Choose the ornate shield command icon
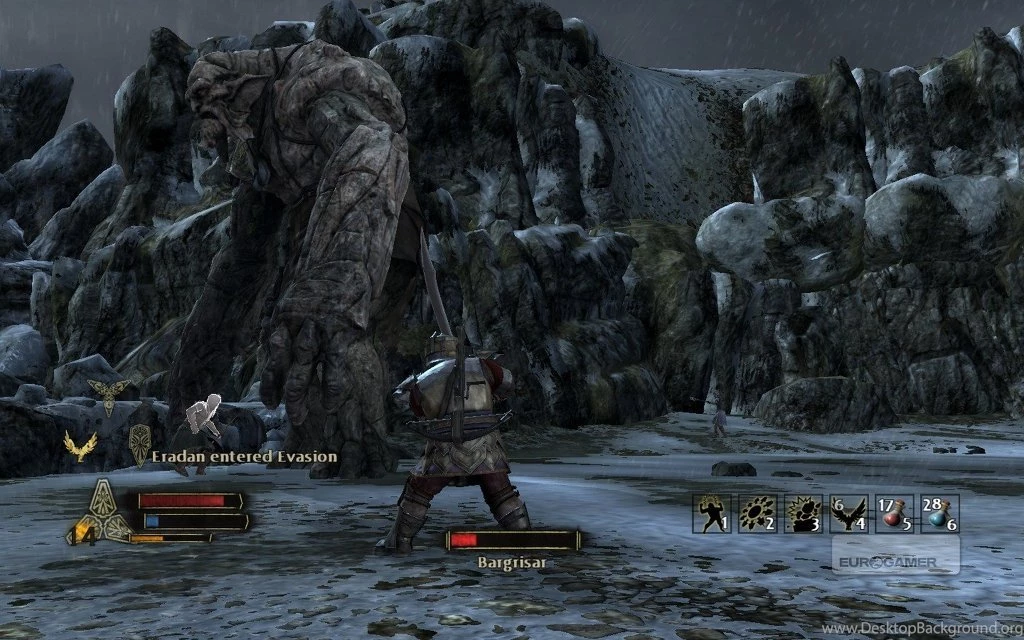The height and width of the screenshot is (640, 1024). (140, 443)
